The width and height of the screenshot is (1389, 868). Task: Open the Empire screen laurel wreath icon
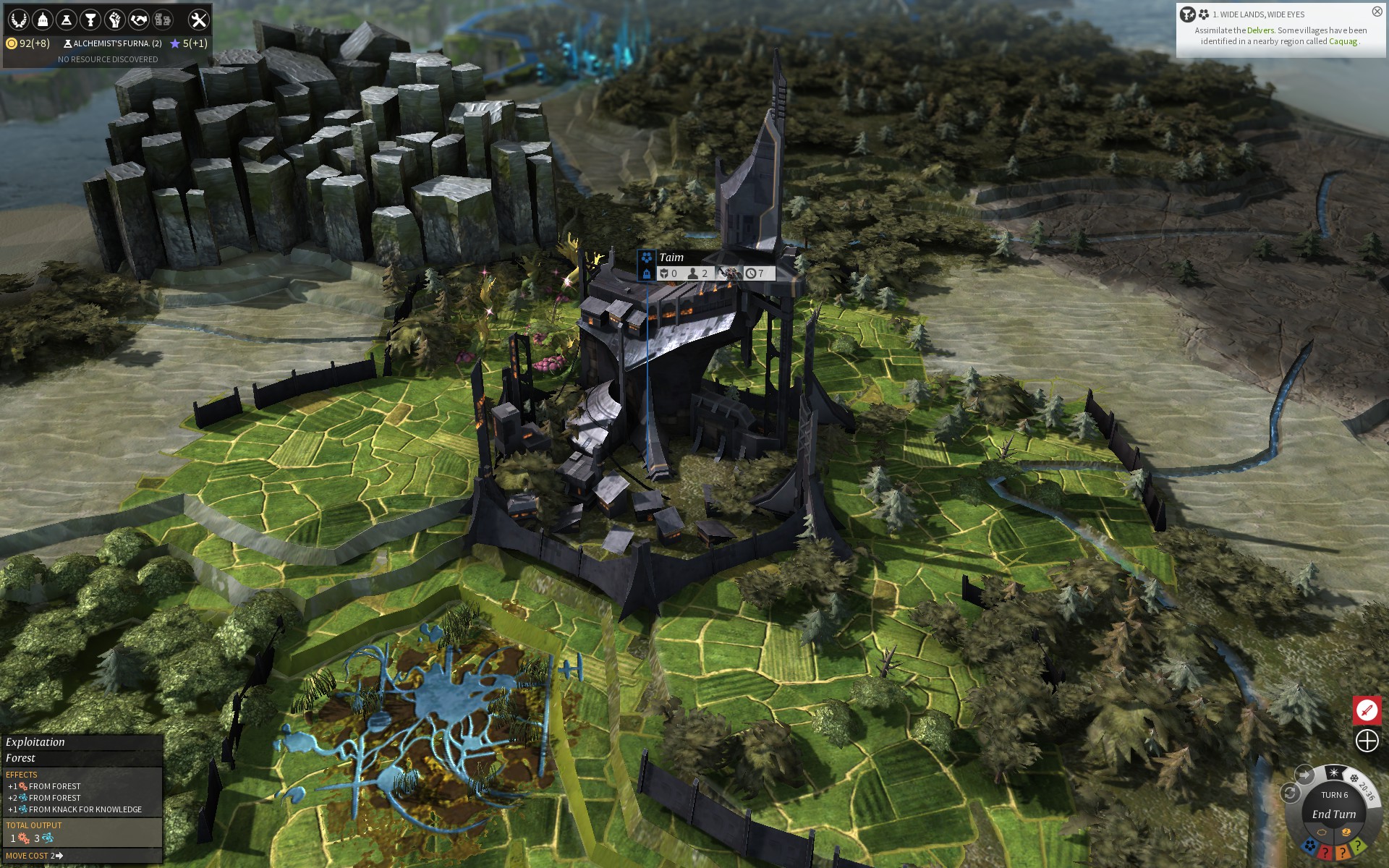point(19,20)
